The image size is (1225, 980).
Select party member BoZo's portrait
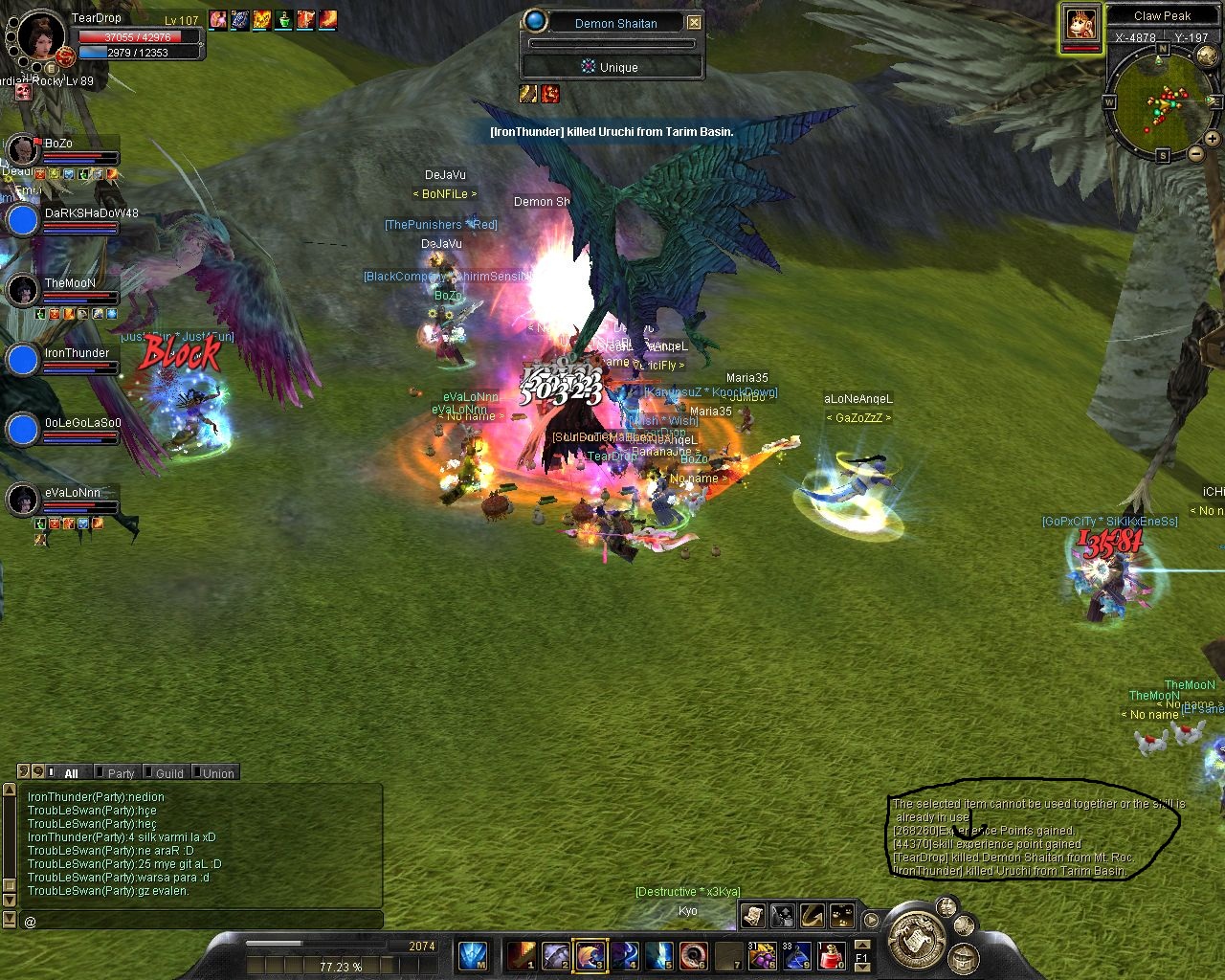[23, 149]
